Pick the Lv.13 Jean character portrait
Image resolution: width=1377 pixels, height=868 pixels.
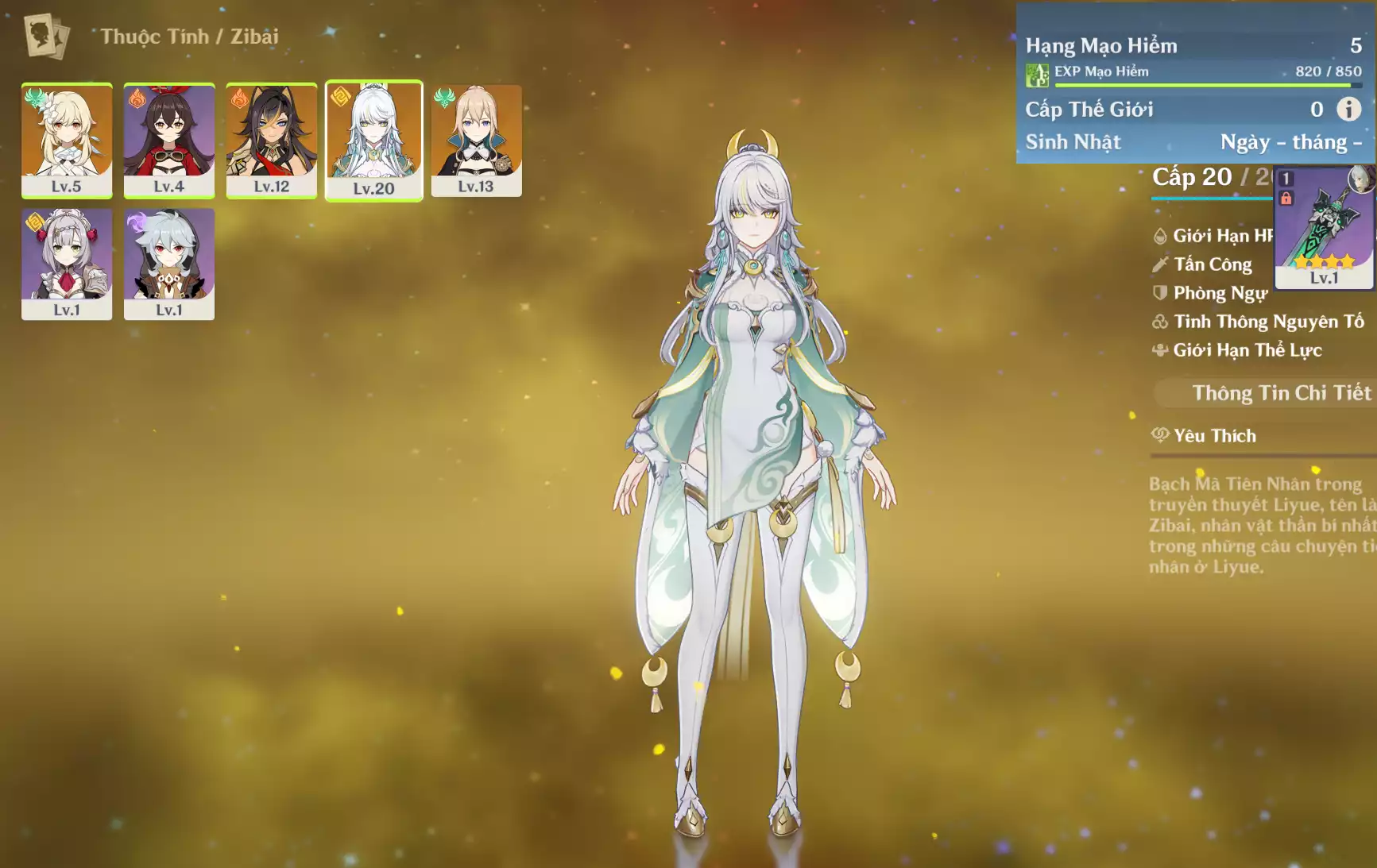pyautogui.click(x=476, y=140)
